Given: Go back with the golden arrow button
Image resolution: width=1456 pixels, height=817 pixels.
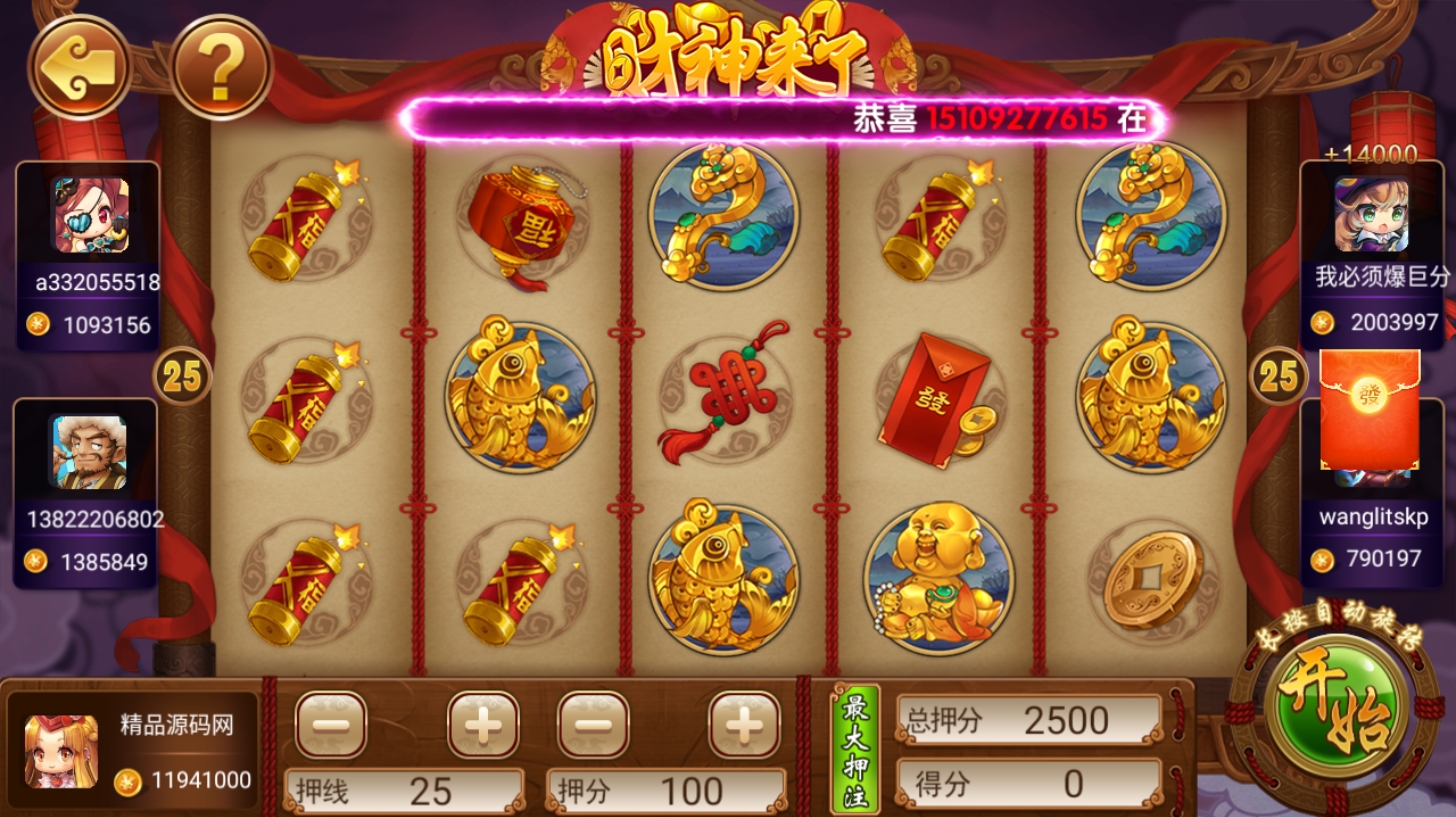Looking at the screenshot, I should 79,66.
